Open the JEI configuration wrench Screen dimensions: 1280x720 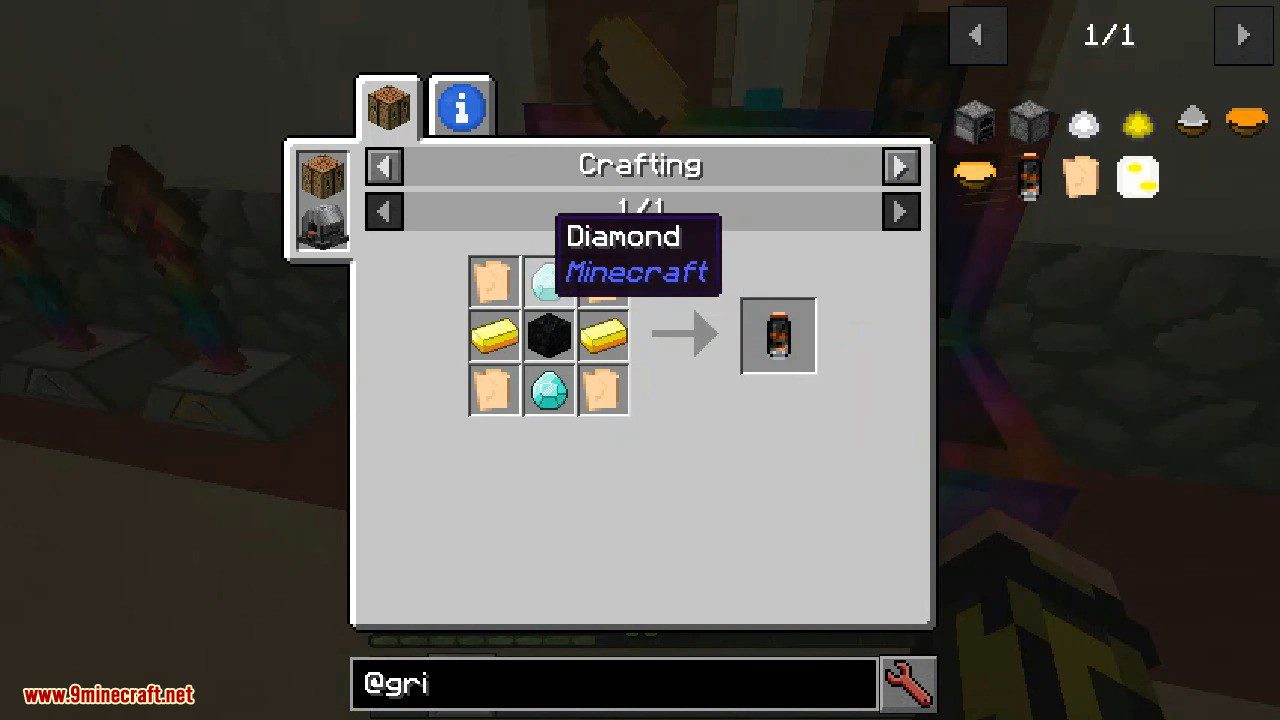907,683
